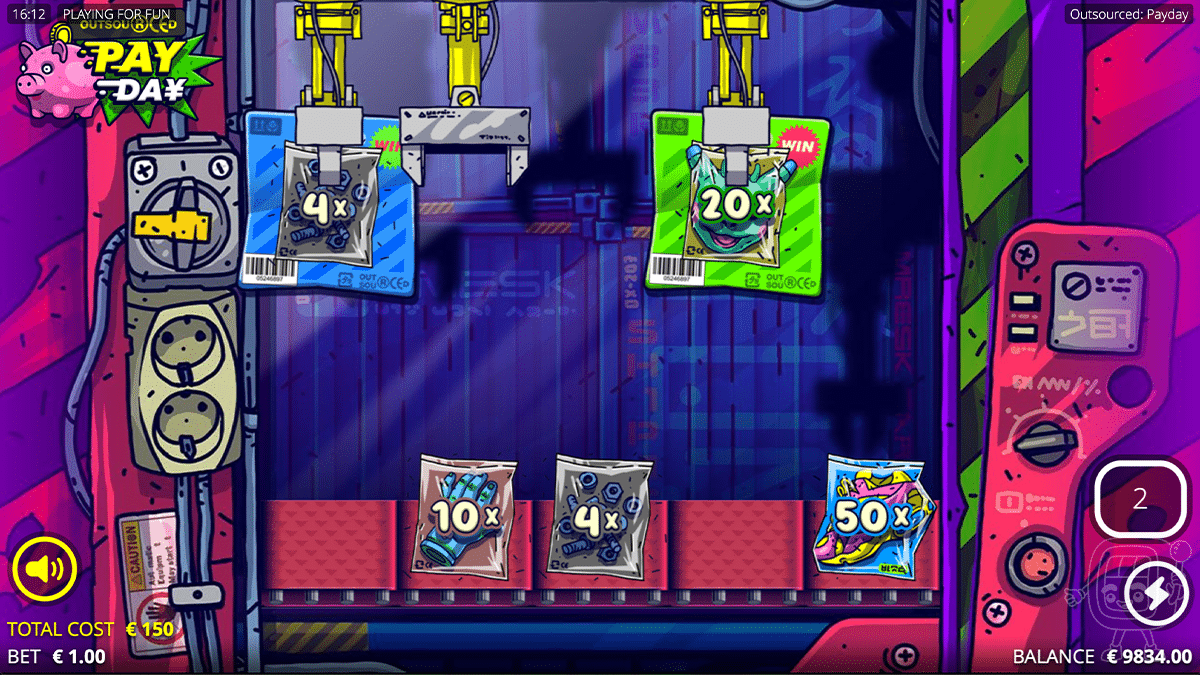Toggle the yellow speaker sound button
Image resolution: width=1200 pixels, height=675 pixels.
coord(45,570)
